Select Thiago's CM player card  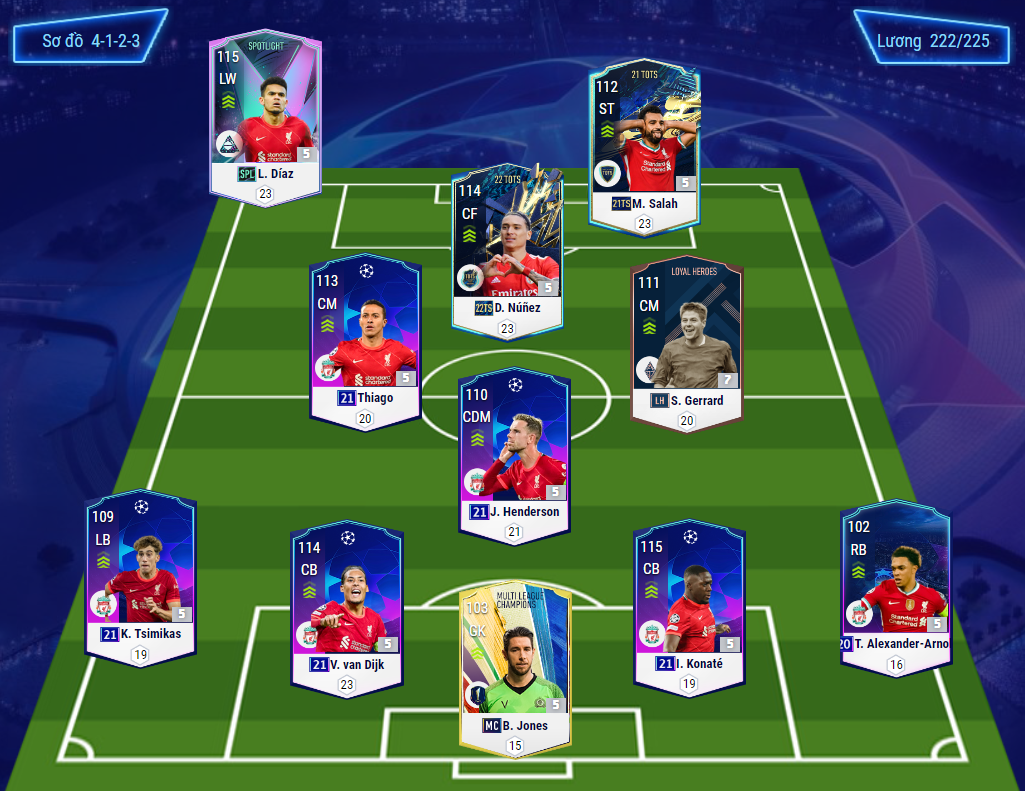[x=365, y=335]
